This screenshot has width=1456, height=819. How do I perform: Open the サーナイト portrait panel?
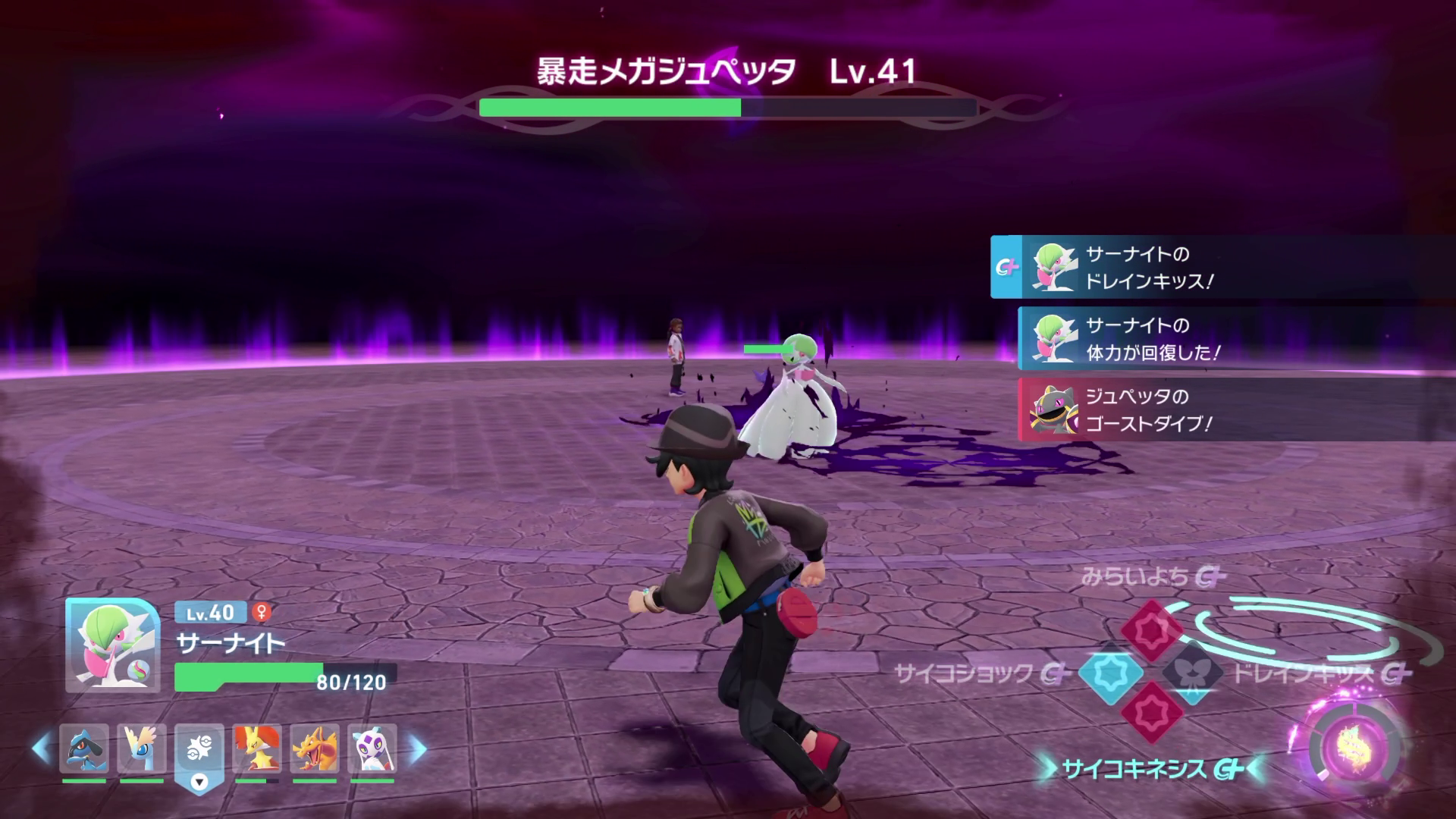click(112, 645)
